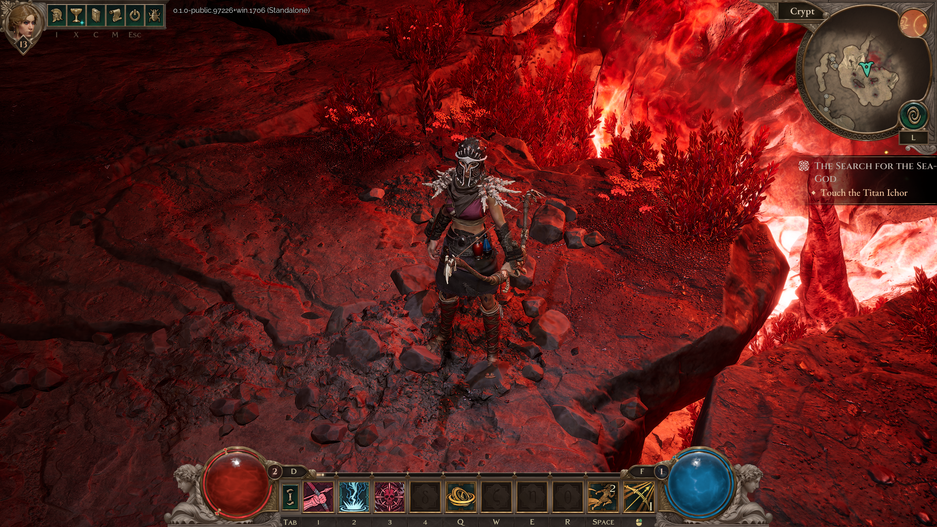Image resolution: width=937 pixels, height=527 pixels.
Task: Activate the golden rings skill
Action: tap(461, 496)
